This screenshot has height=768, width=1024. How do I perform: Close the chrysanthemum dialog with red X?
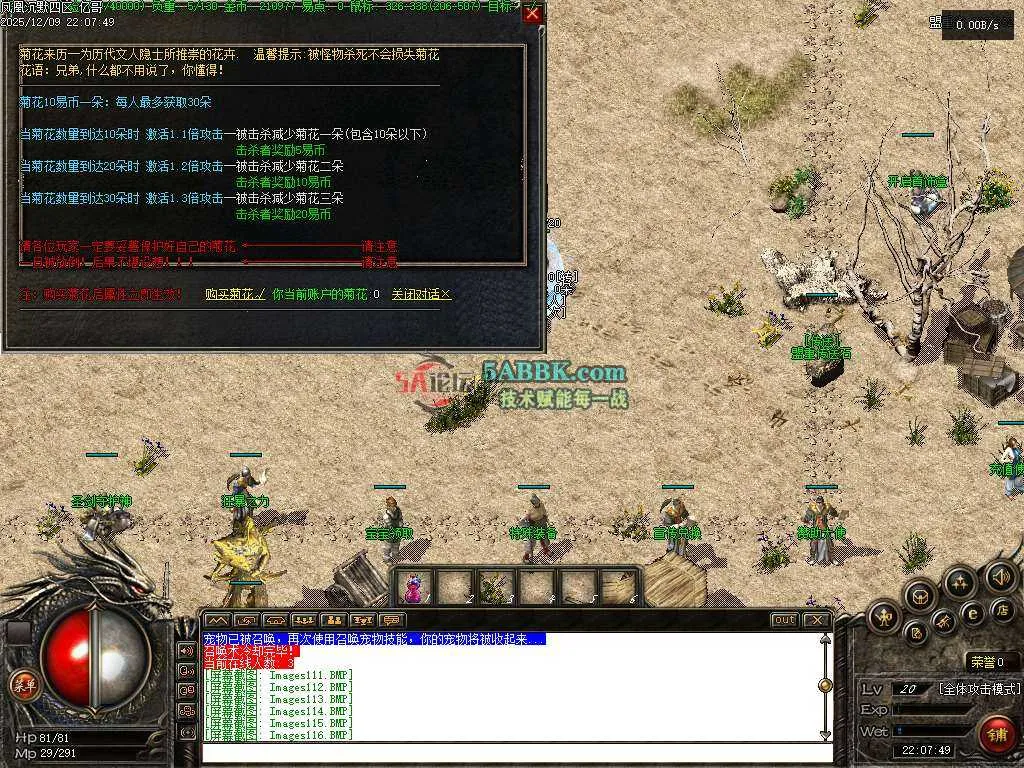532,14
